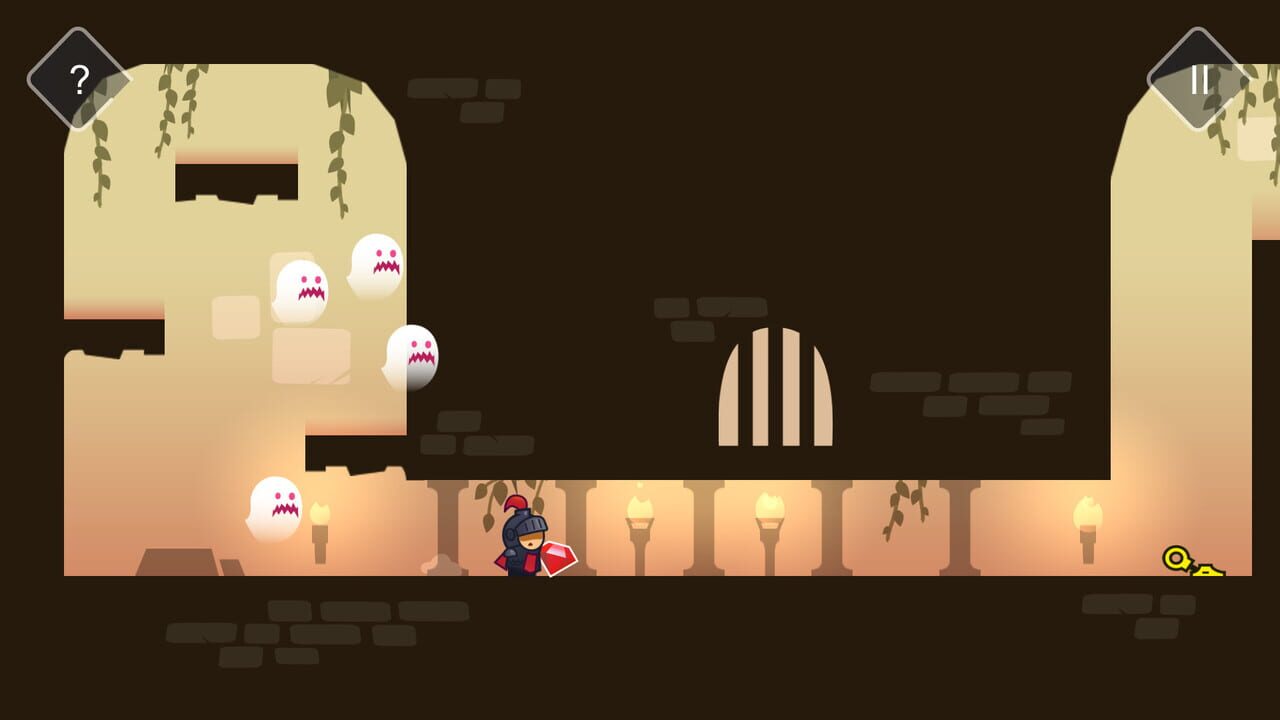This screenshot has width=1280, height=720.
Task: Click the knight character with red plume
Action: (520, 535)
